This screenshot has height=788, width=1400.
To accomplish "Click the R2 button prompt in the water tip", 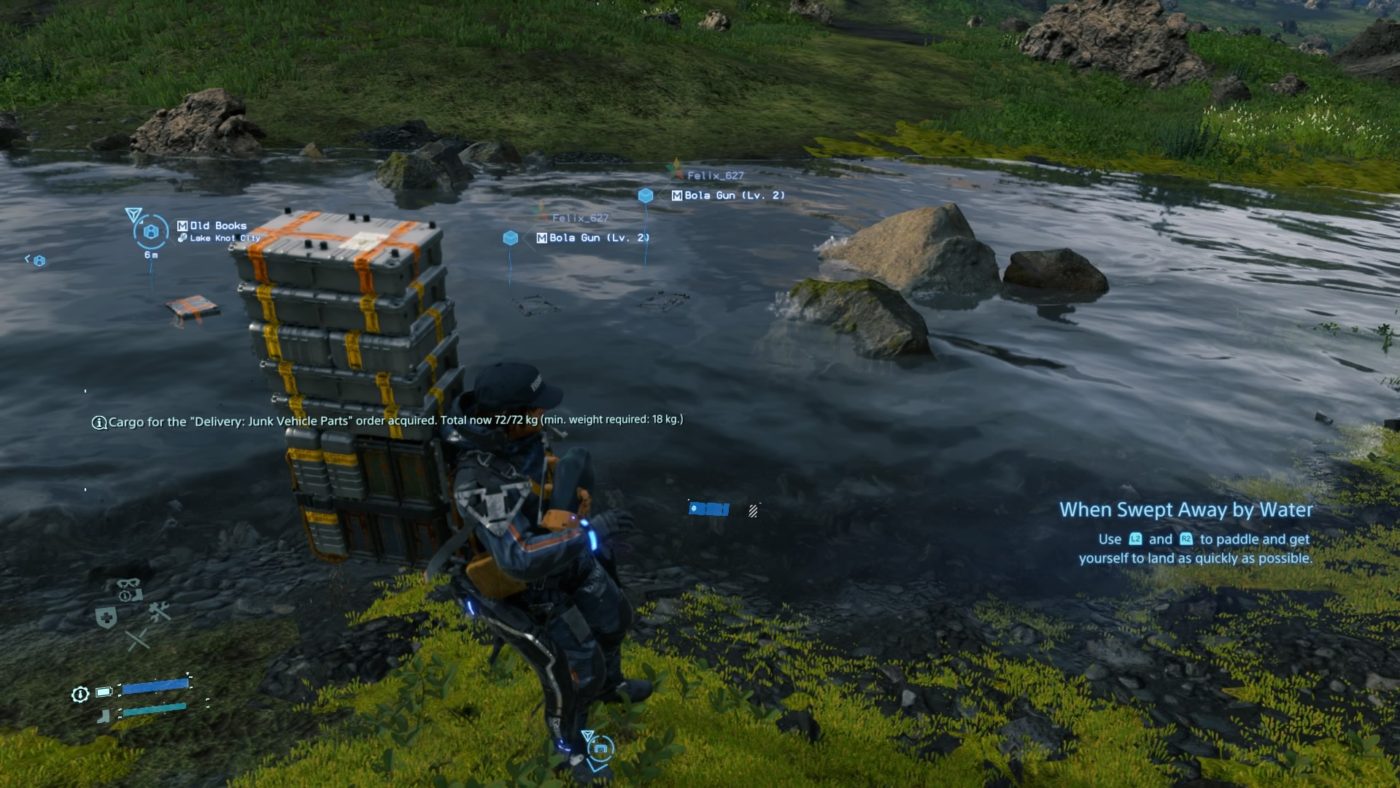I will pos(1186,538).
